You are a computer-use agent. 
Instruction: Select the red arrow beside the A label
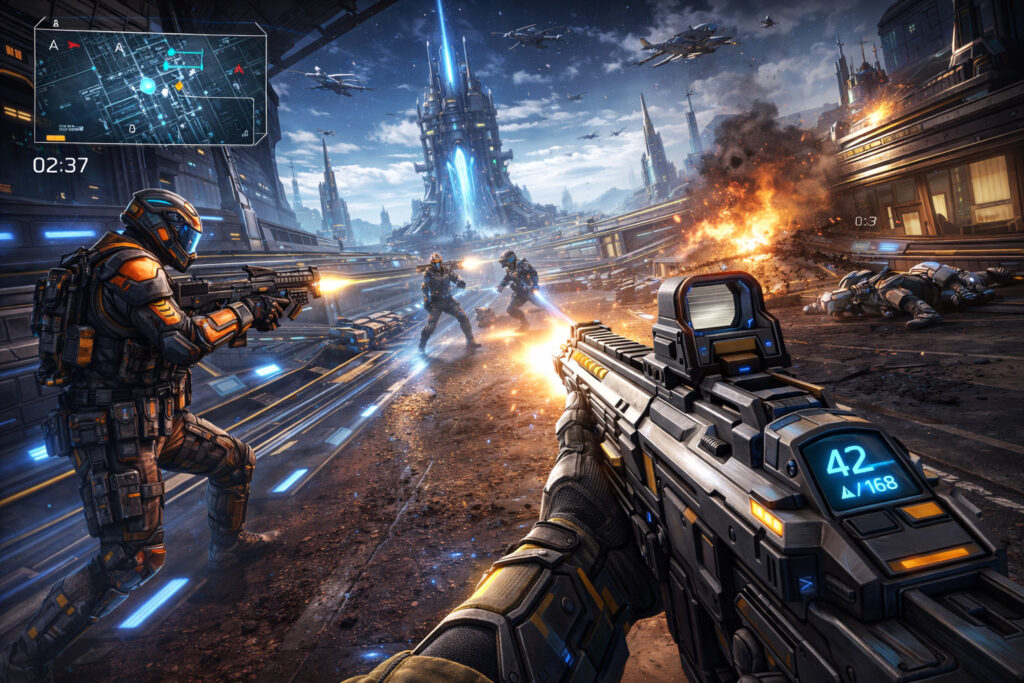coord(74,45)
